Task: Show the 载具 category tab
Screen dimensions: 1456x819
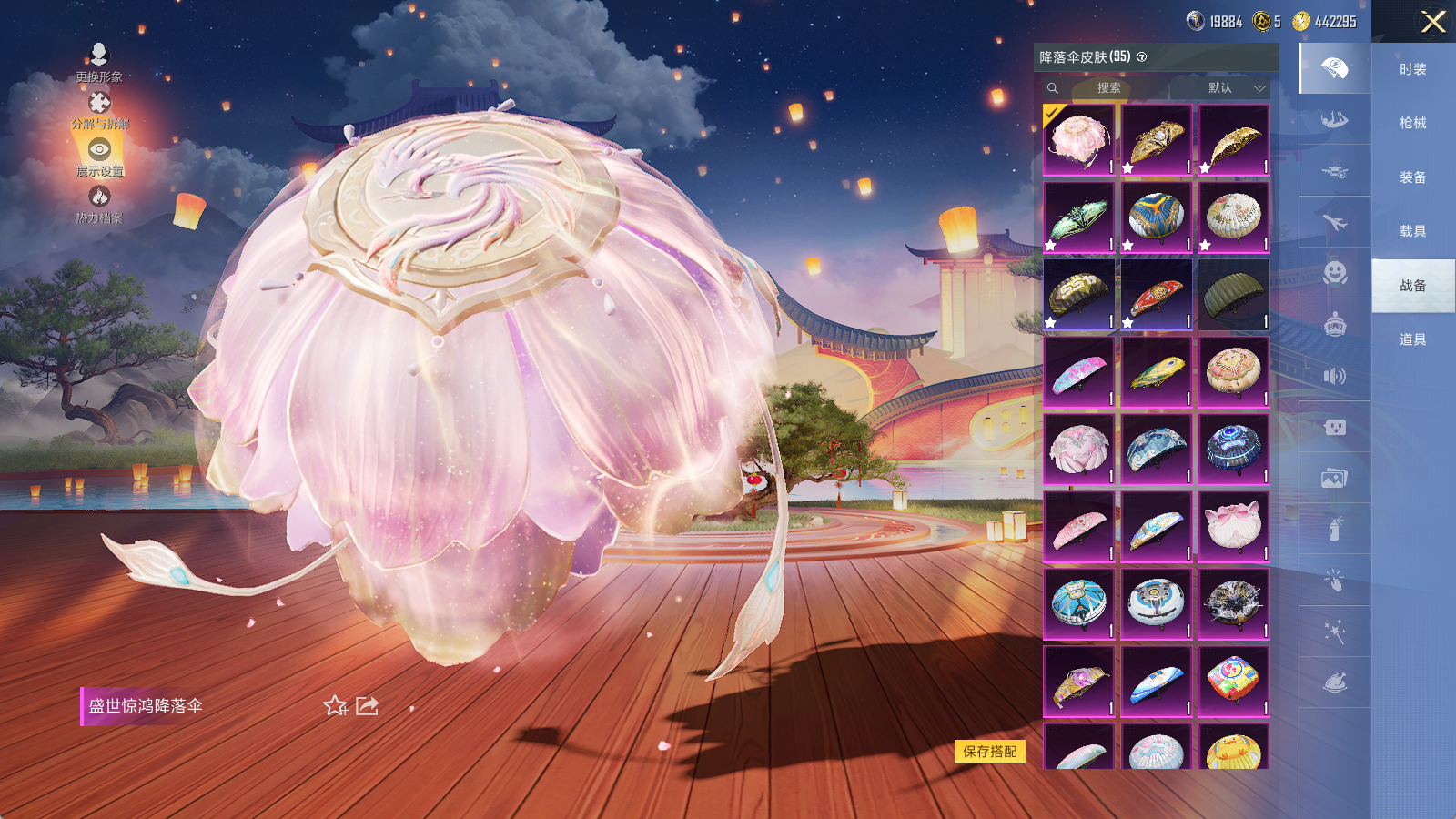Action: [1412, 231]
